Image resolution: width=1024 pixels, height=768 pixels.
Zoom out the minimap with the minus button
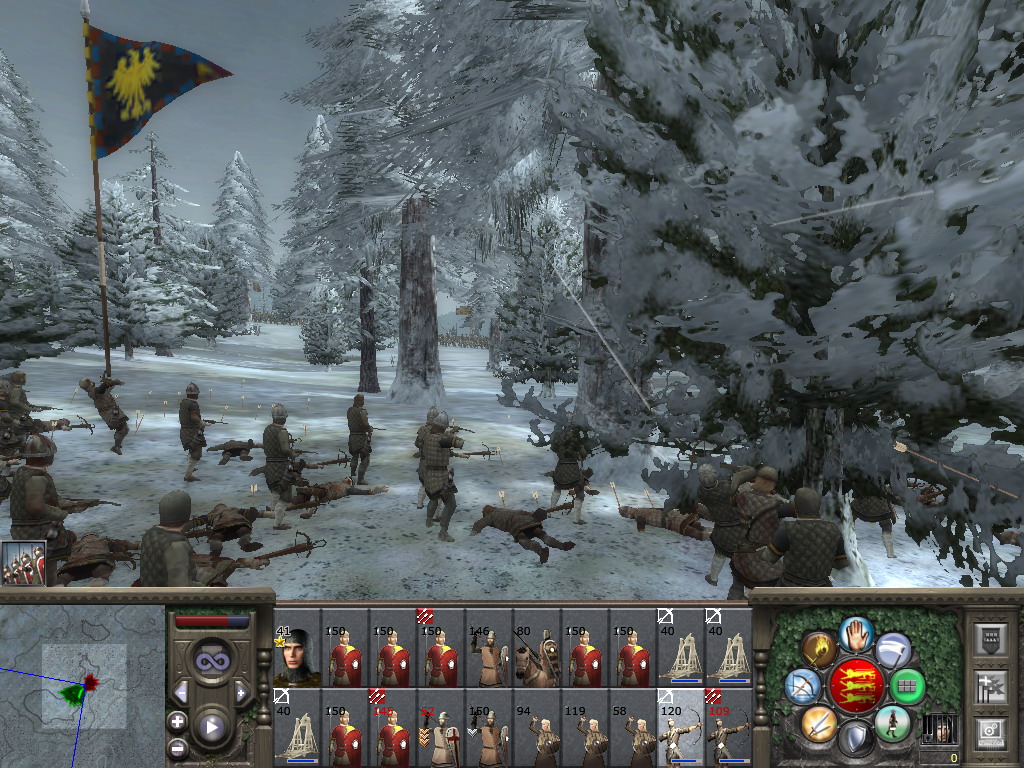[x=177, y=747]
